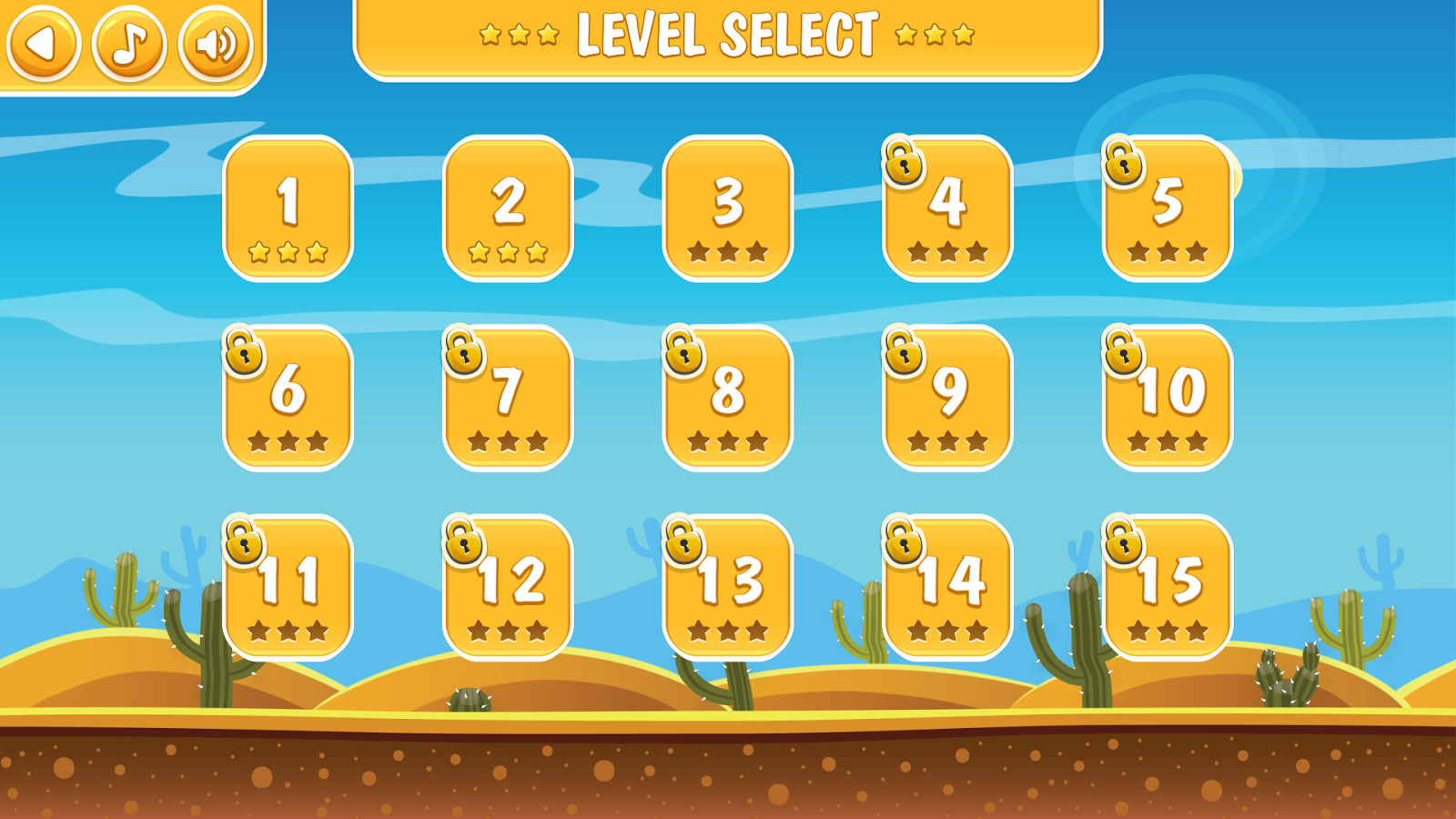
Task: Open level 3 tile
Action: point(728,208)
